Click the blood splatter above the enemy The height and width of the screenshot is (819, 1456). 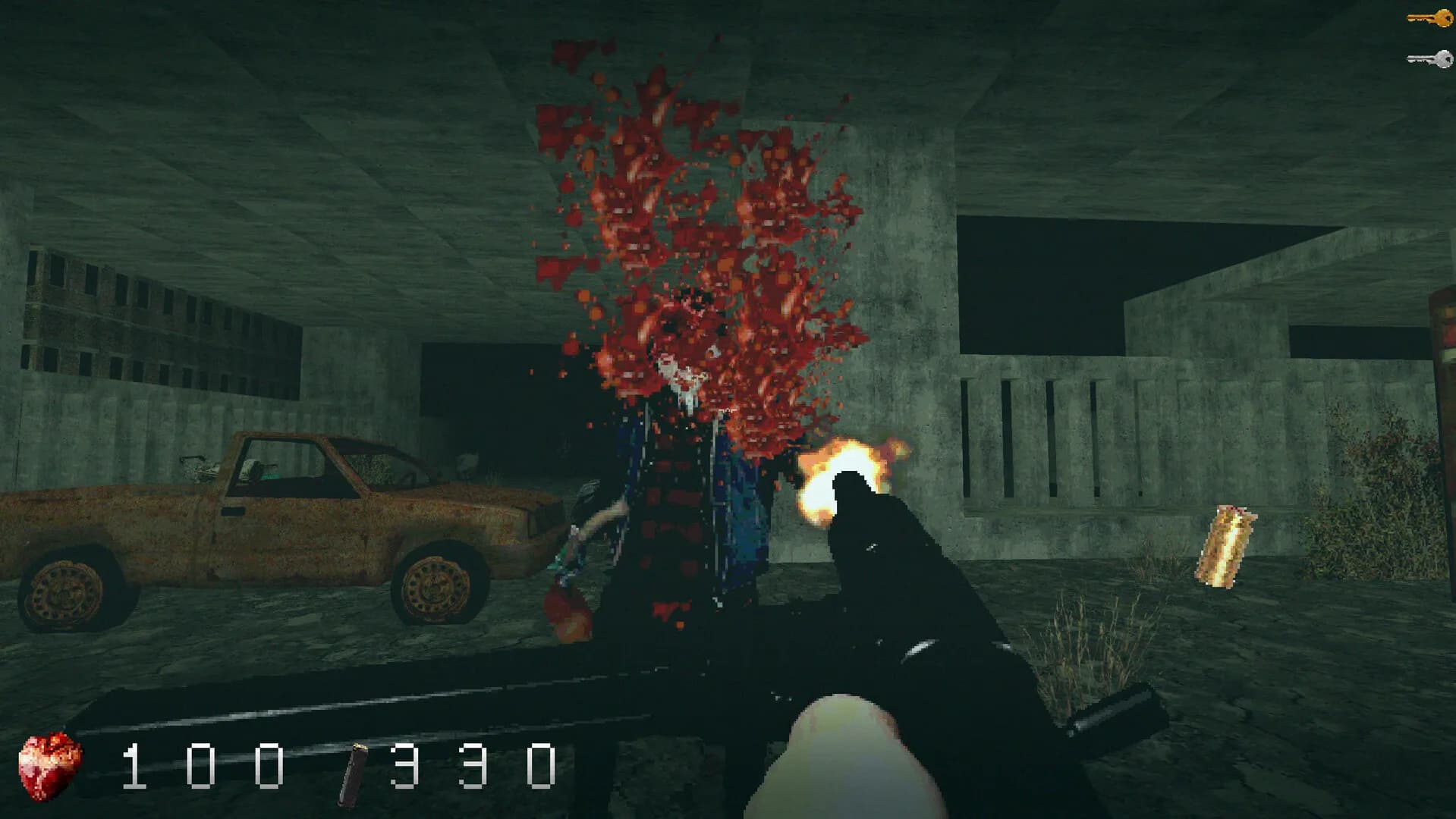[x=698, y=212]
